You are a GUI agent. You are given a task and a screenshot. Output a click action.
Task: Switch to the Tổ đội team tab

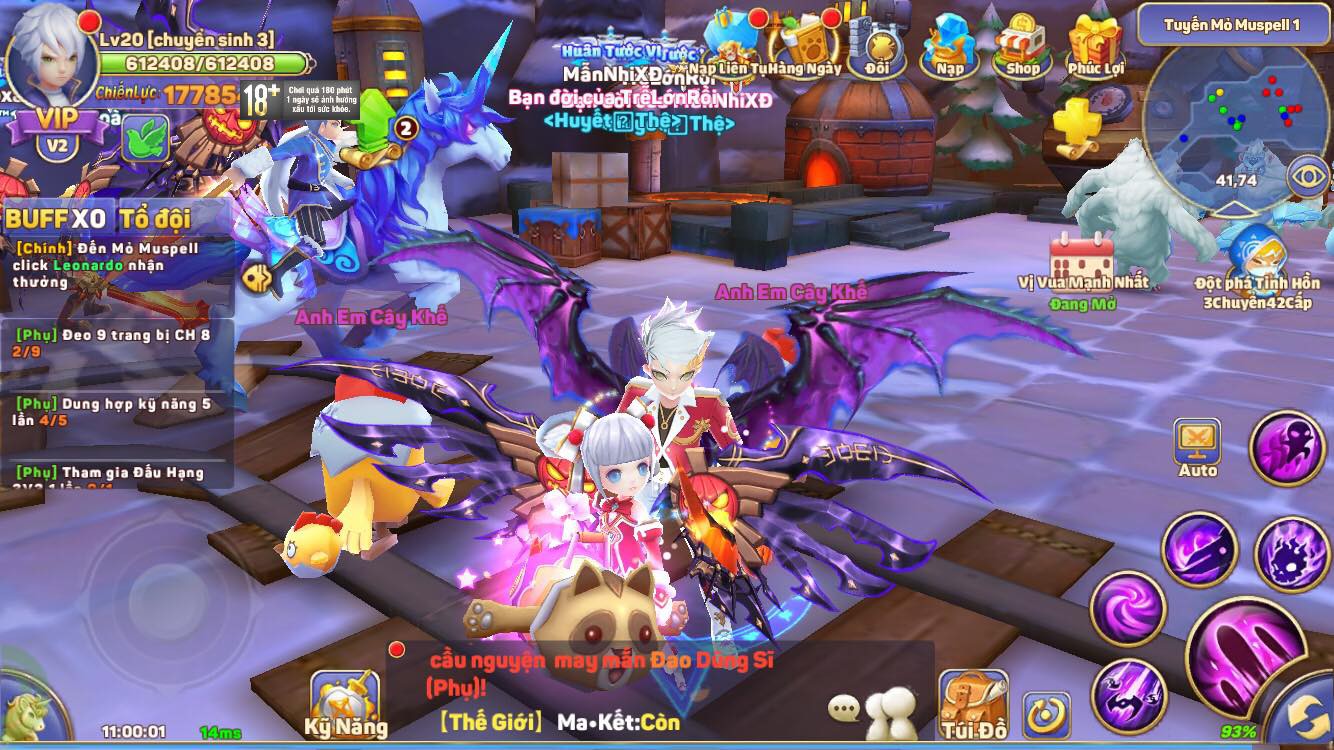160,219
